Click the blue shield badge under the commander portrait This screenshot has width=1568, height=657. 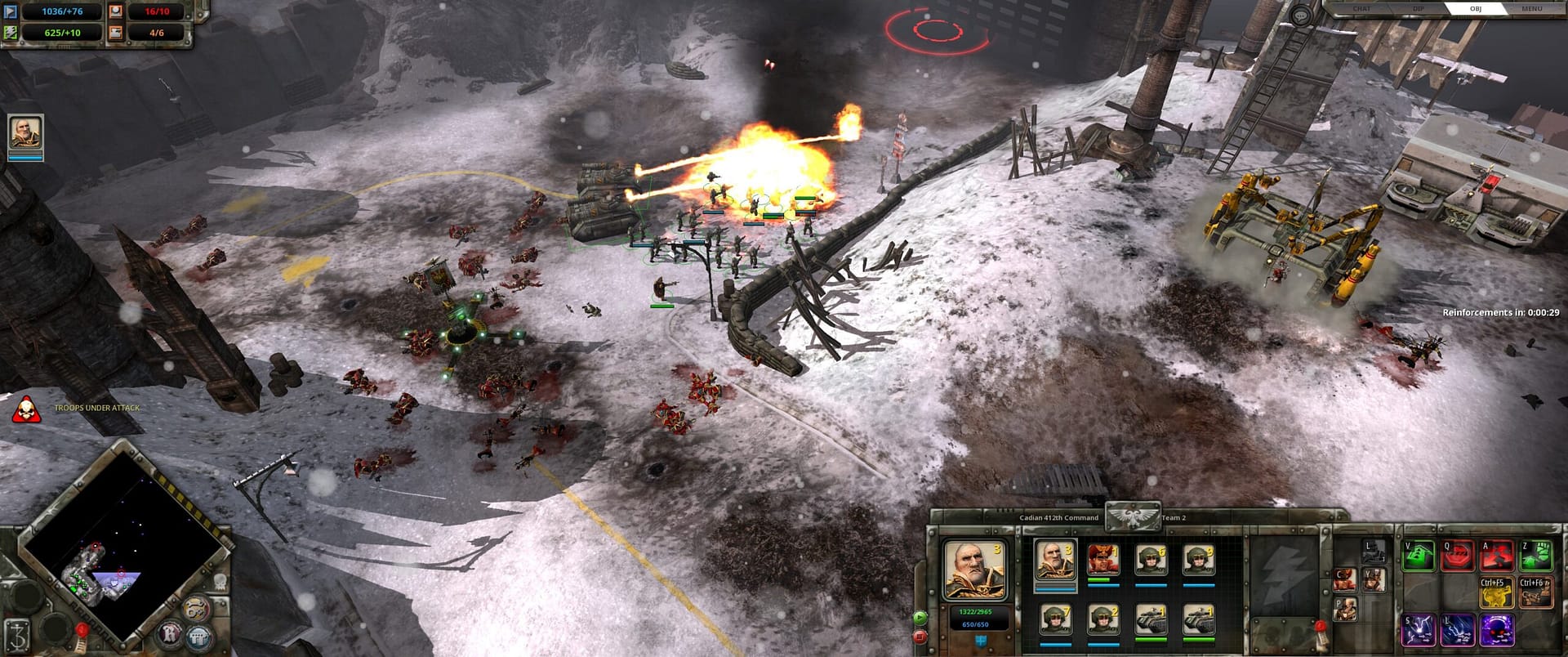[x=981, y=643]
